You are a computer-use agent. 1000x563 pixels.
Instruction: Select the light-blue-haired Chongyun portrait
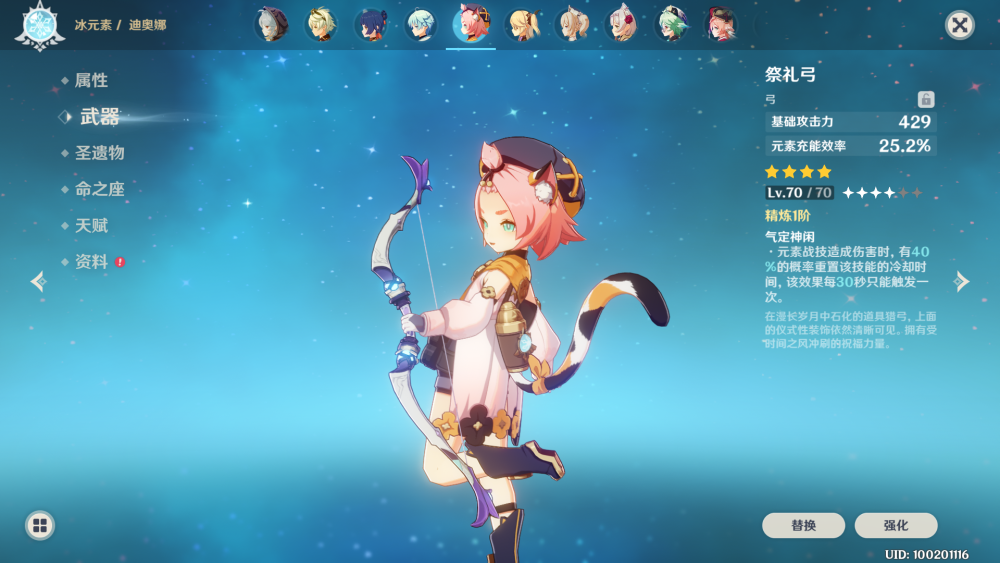pos(421,24)
